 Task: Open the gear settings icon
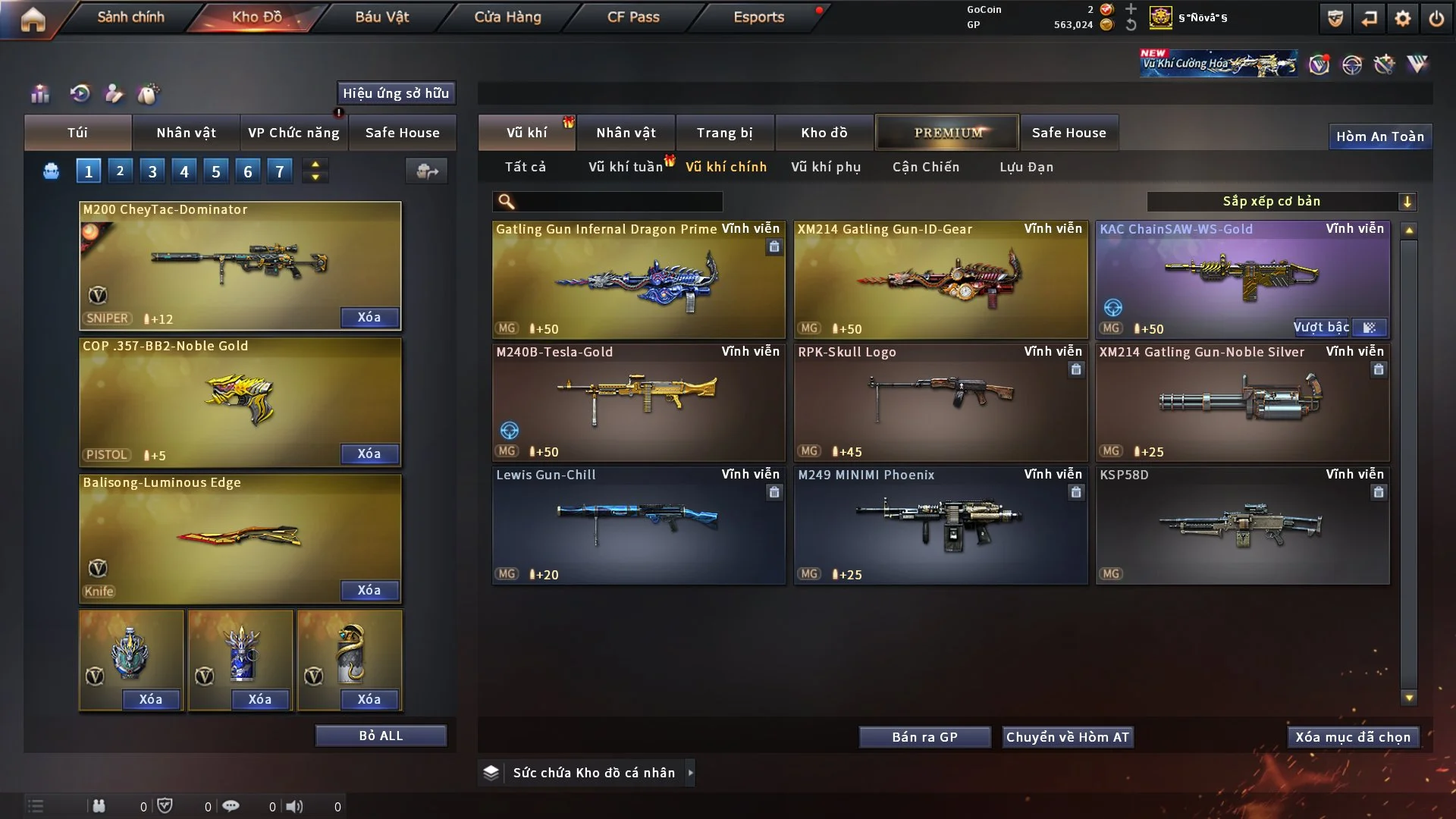click(1403, 18)
